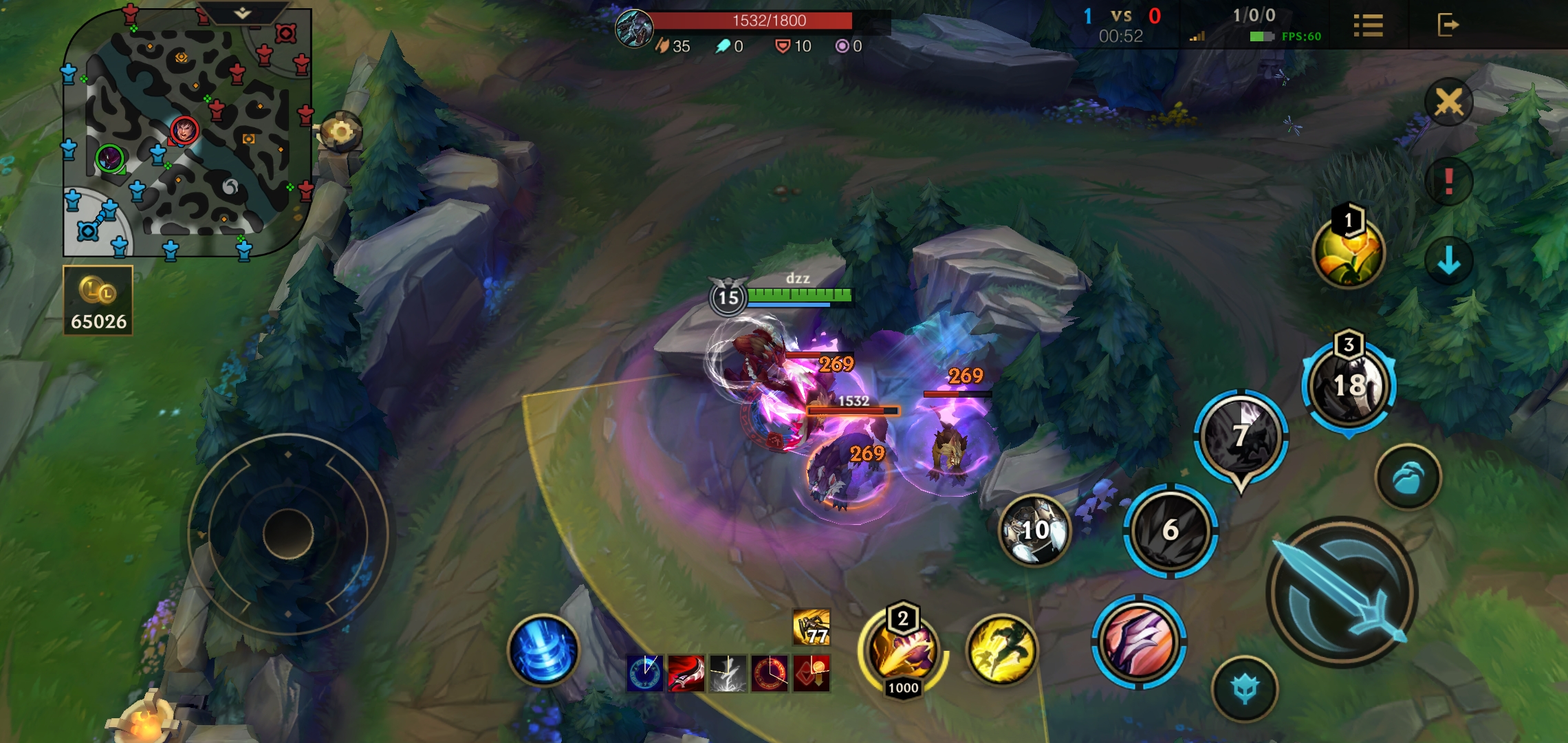
Task: Send the red exclamation danger ping
Action: click(1448, 181)
